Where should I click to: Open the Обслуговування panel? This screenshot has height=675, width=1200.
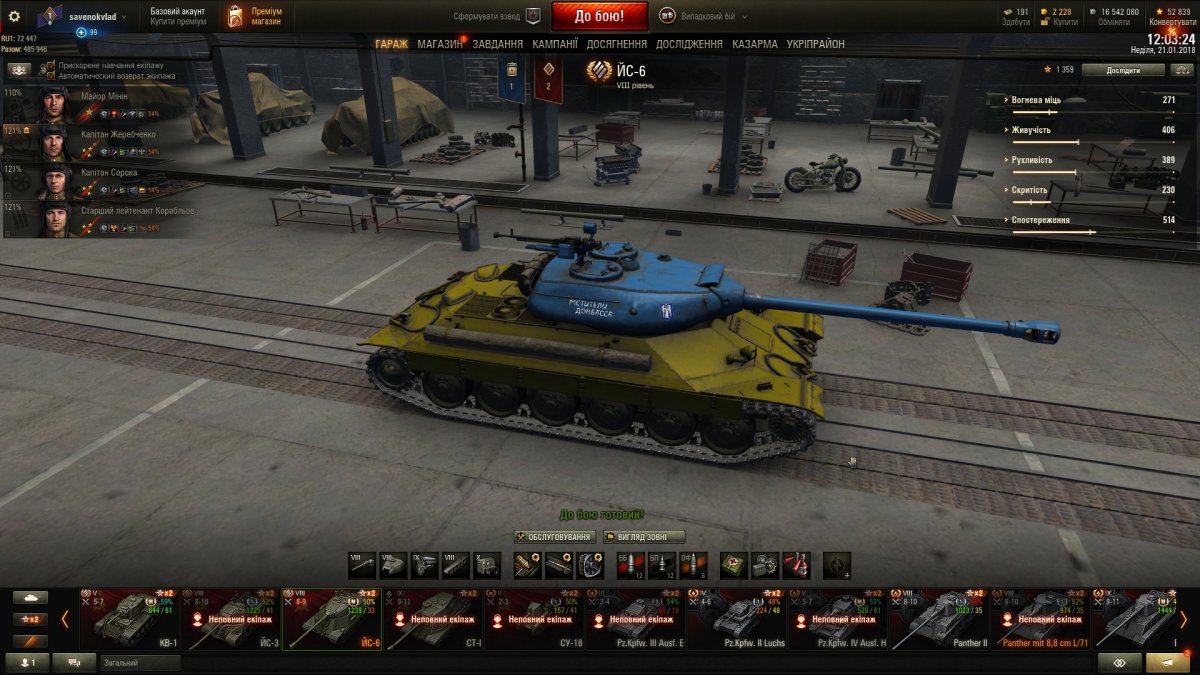click(x=554, y=537)
